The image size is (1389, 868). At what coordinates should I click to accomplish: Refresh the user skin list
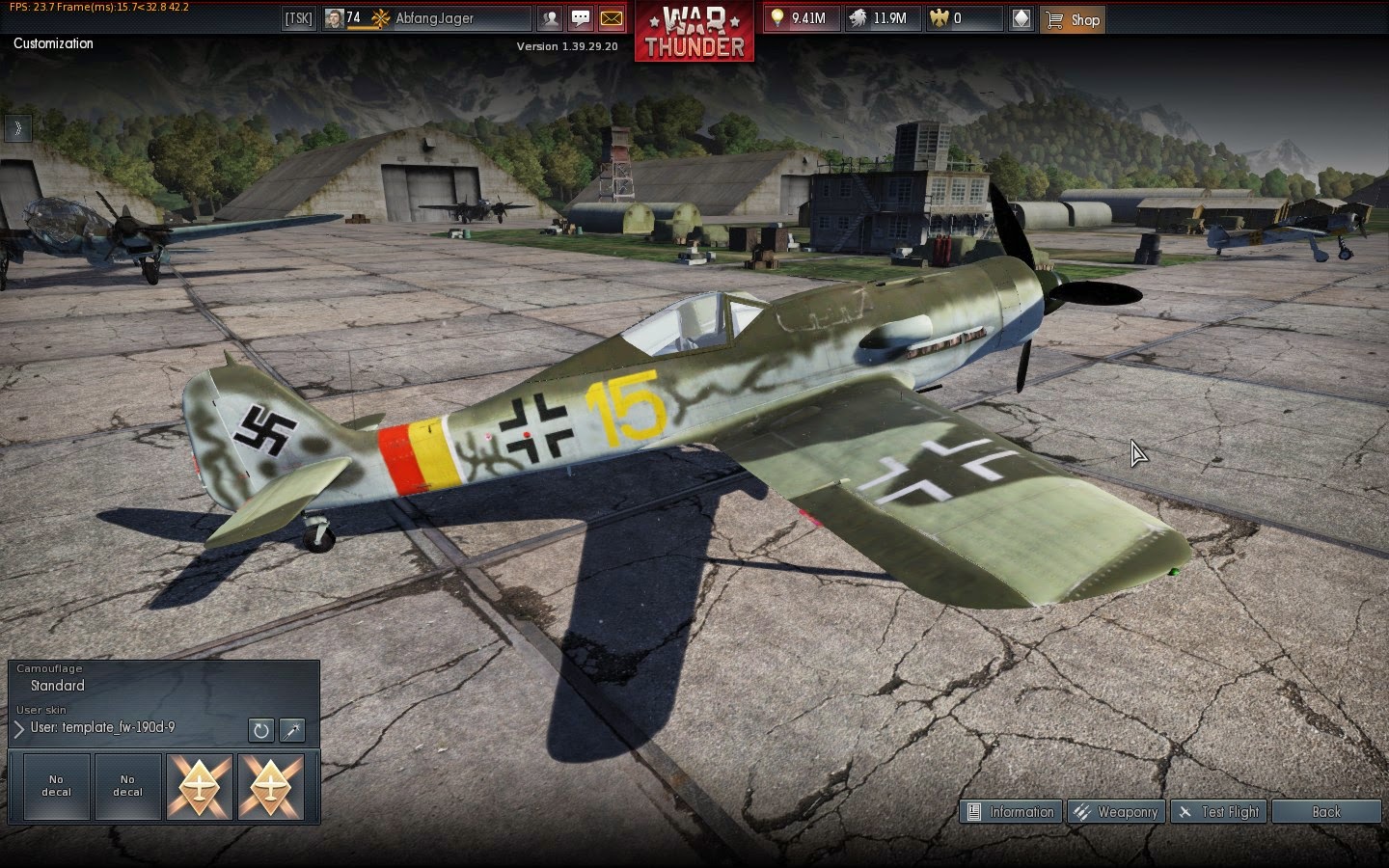(260, 730)
